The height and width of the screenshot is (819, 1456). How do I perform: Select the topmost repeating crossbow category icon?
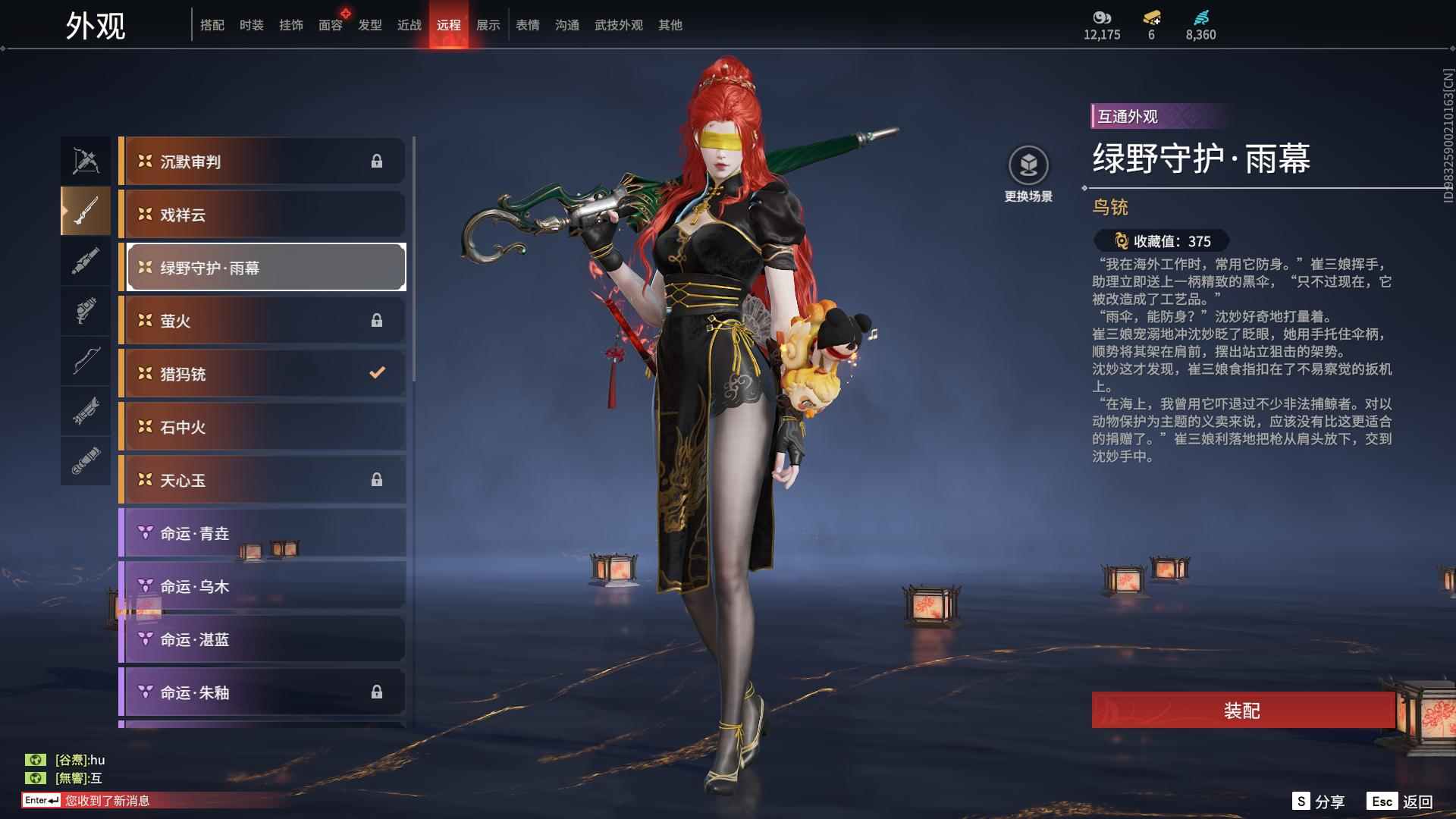pos(85,159)
